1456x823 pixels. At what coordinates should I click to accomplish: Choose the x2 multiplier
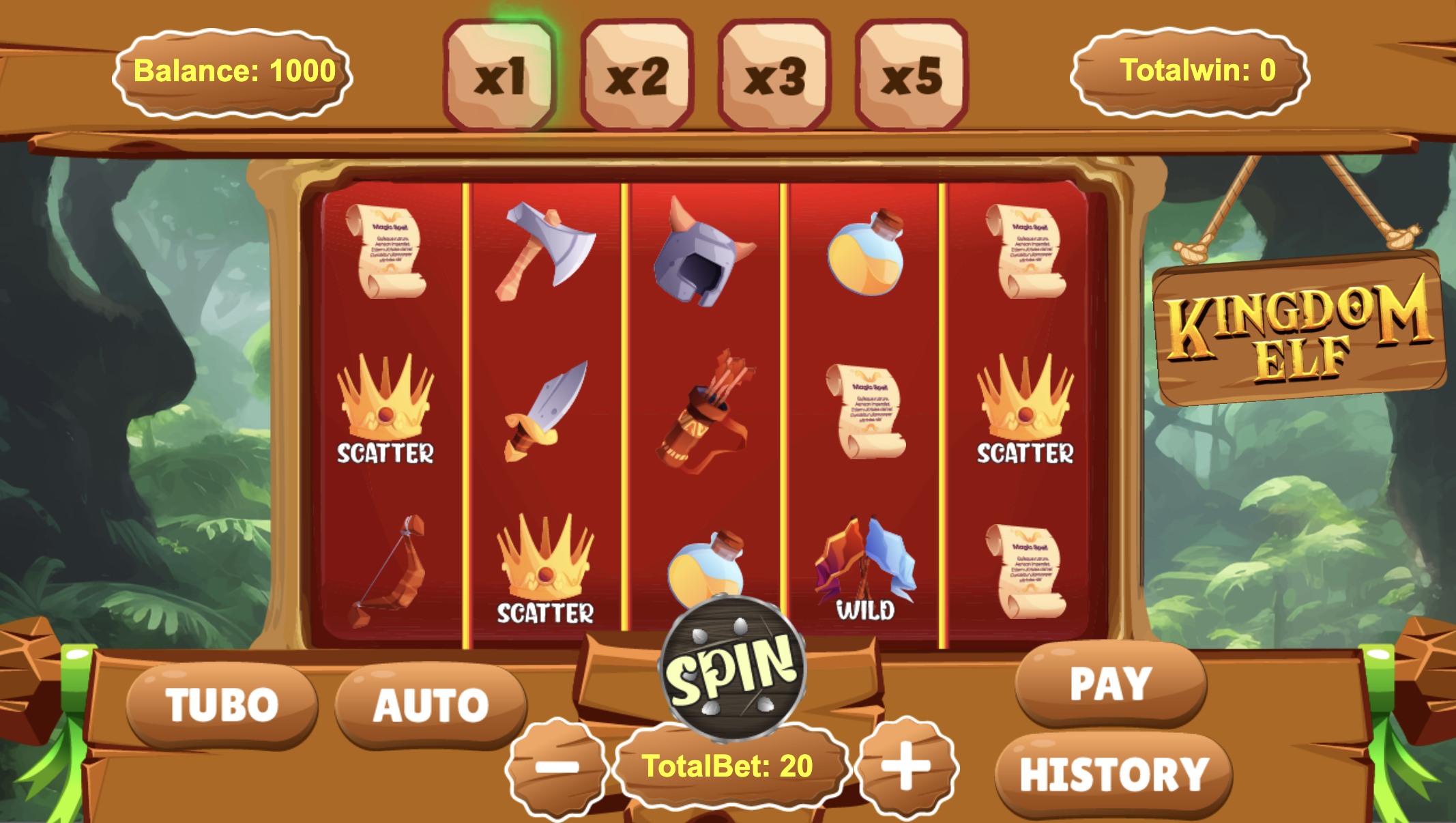click(x=637, y=75)
